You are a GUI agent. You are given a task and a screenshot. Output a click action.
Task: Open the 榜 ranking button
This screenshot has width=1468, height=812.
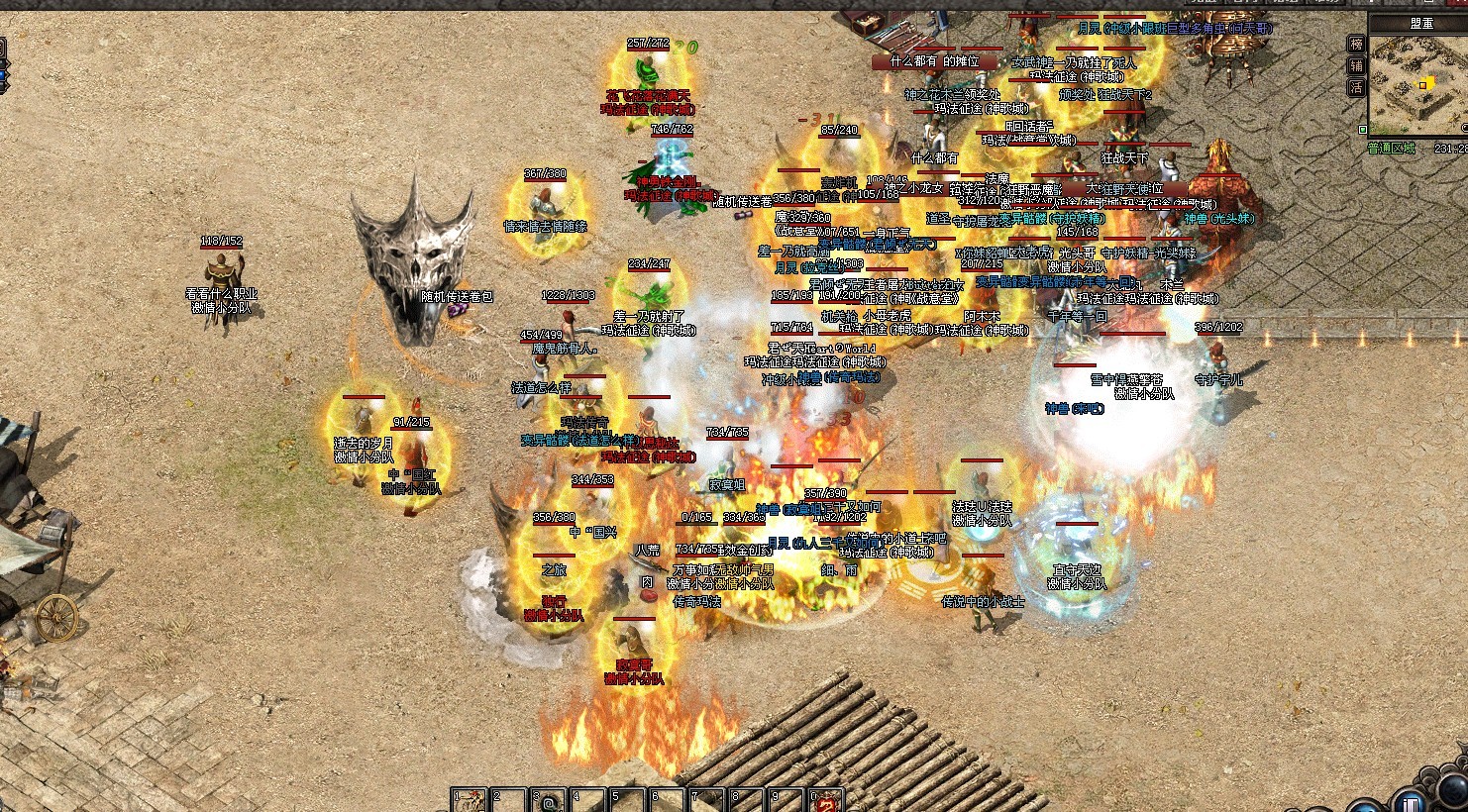tap(1356, 45)
